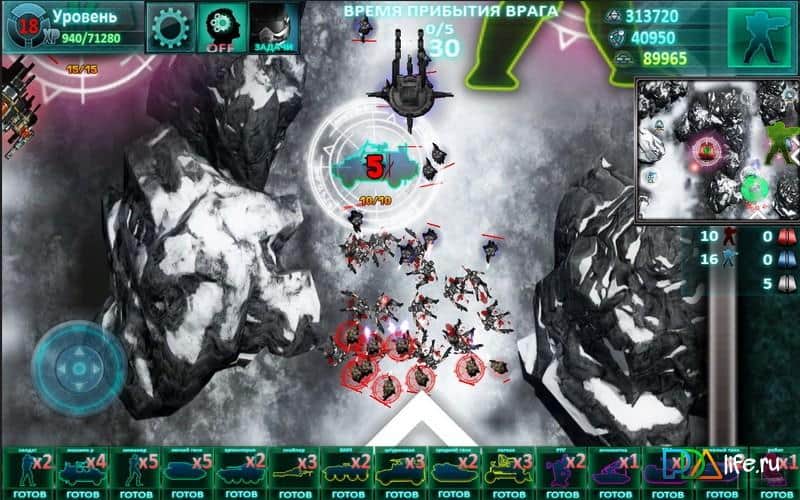
Task: Toggle the AI head button marked OFF
Action: pyautogui.click(x=221, y=26)
